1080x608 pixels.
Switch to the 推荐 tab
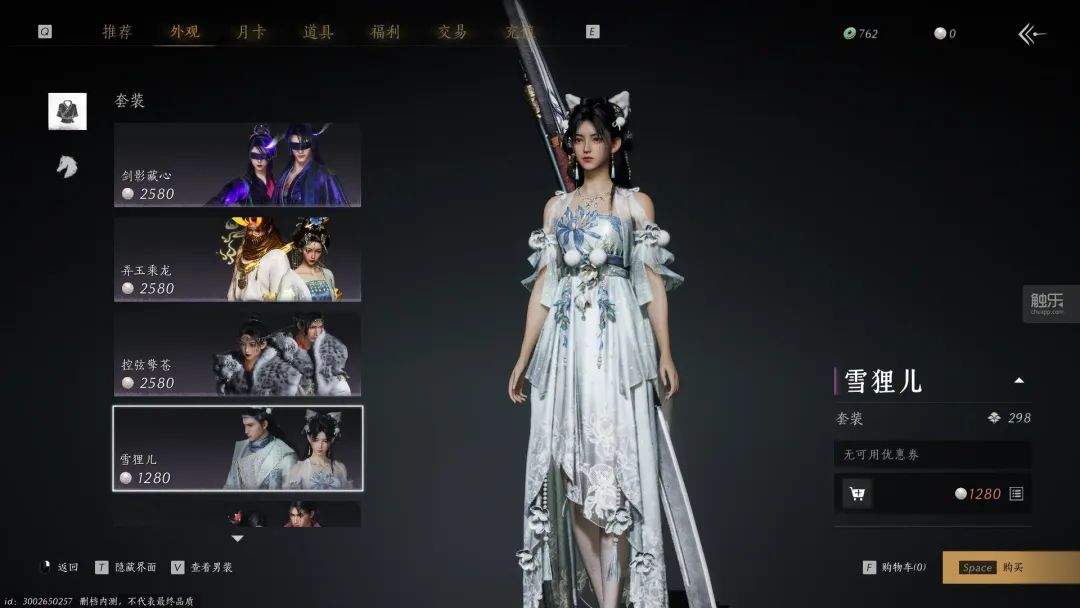click(x=117, y=32)
